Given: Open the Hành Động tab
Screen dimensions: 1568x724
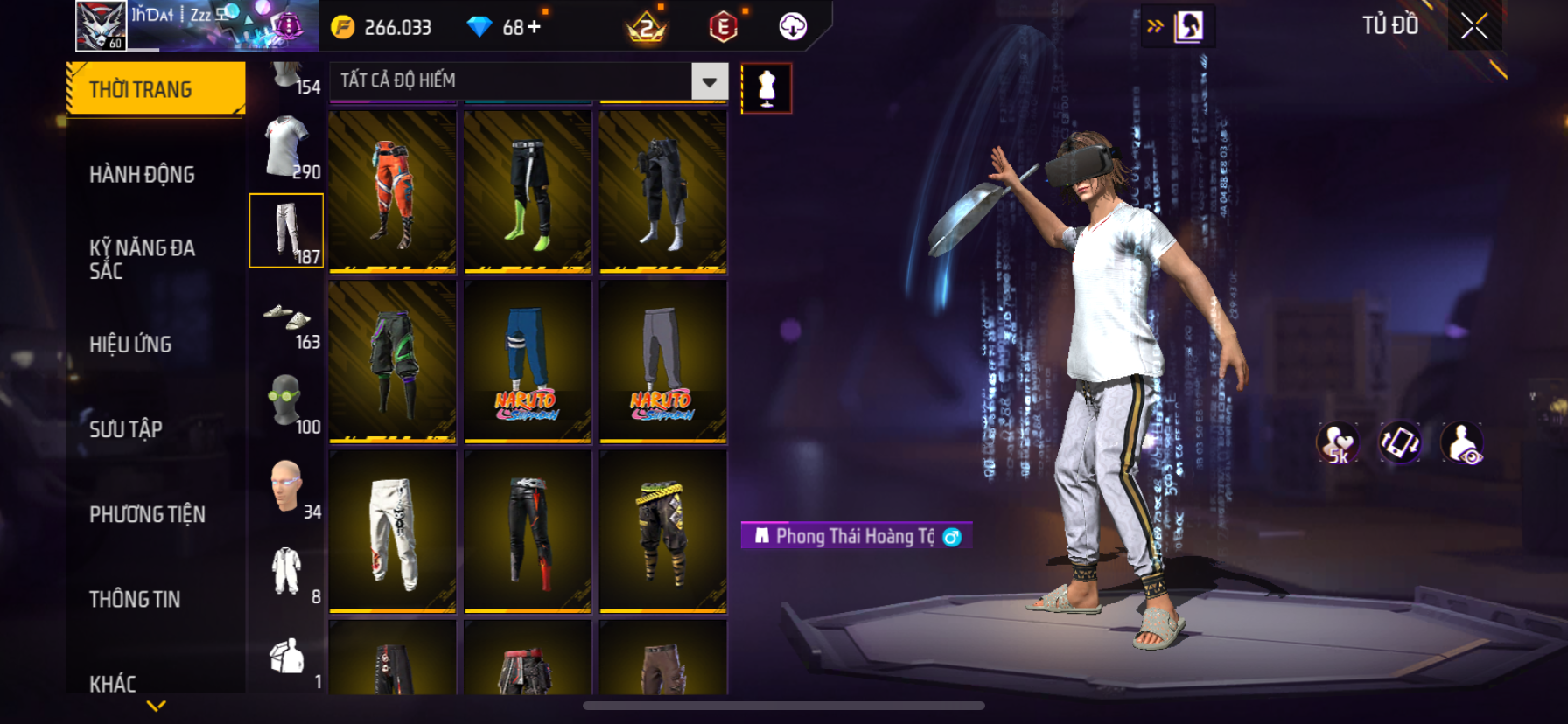Looking at the screenshot, I should coord(142,175).
